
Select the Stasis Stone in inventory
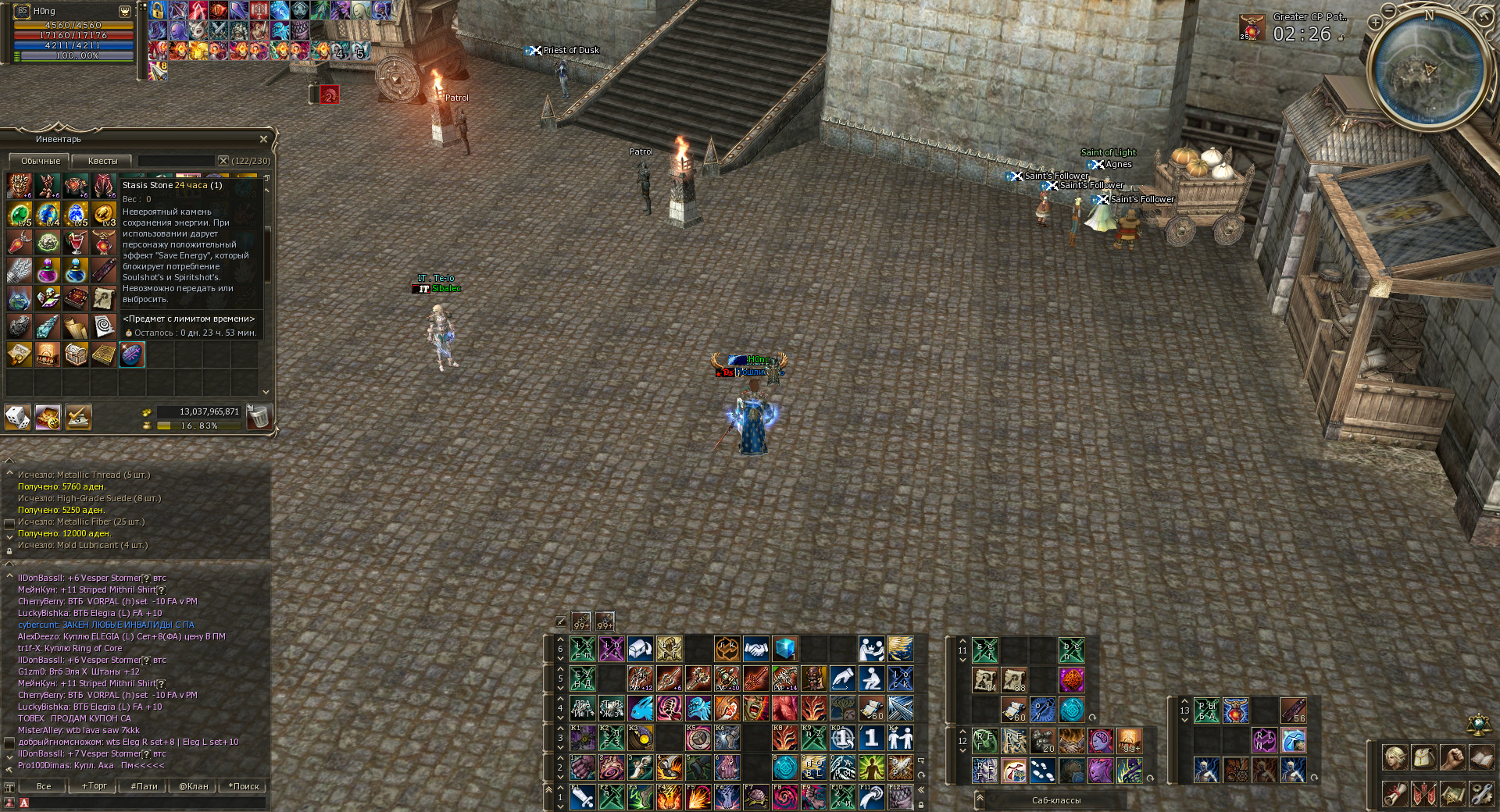pyautogui.click(x=132, y=355)
